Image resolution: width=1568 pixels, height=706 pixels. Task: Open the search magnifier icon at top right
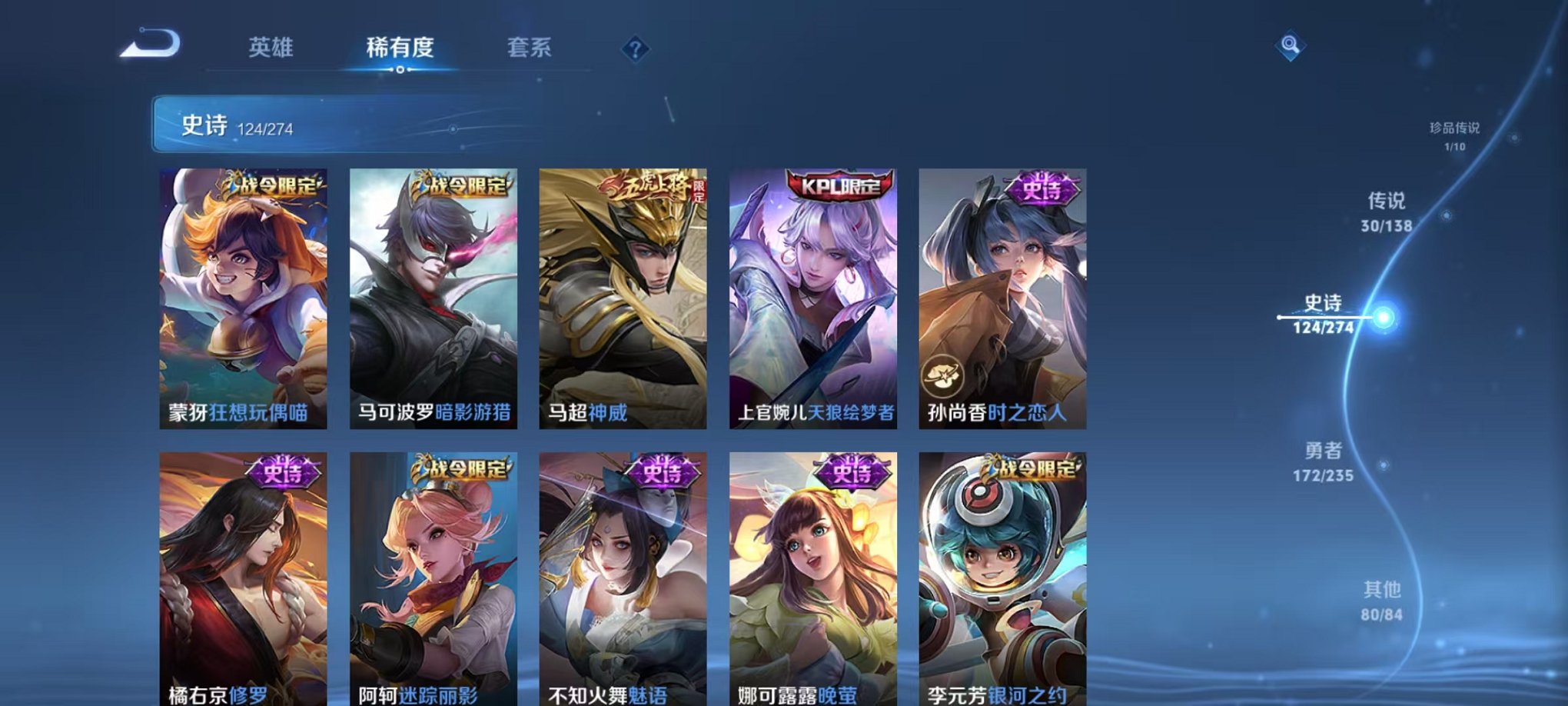[1291, 45]
